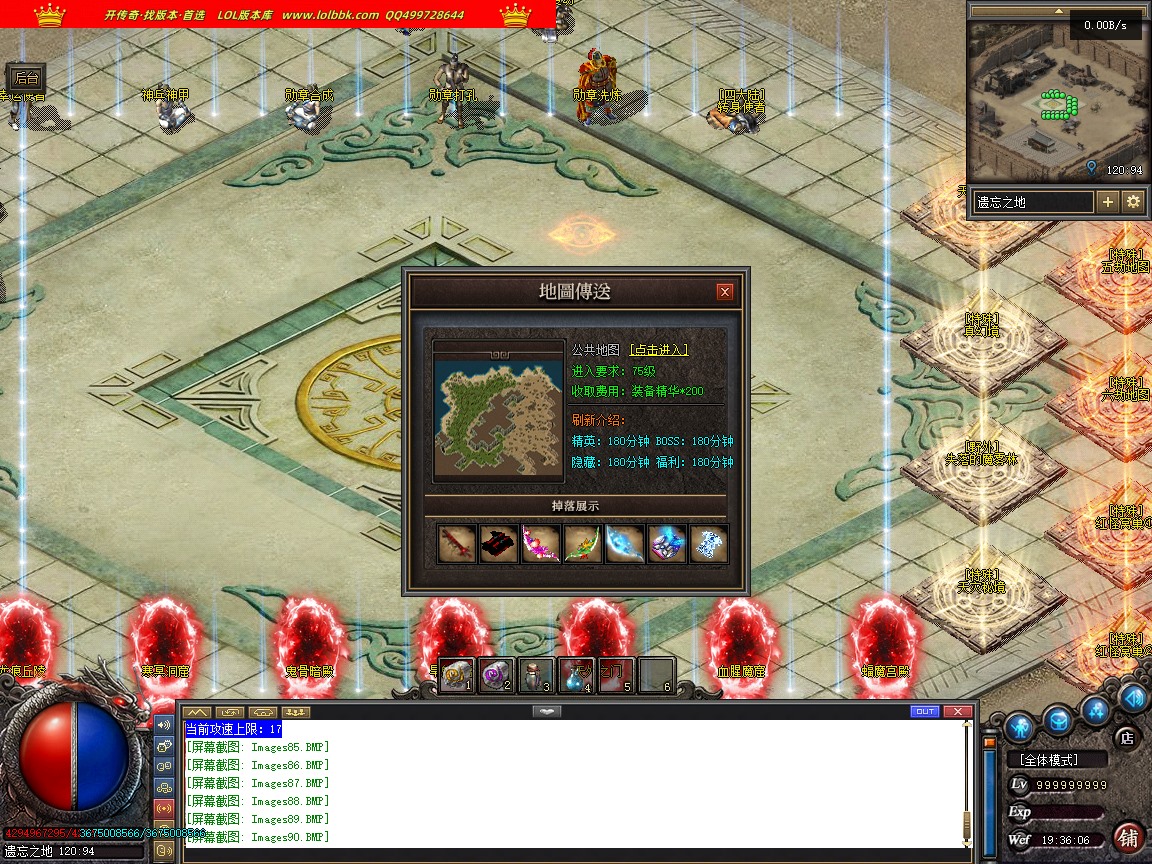
Task: Open the character panel round icon
Action: click(x=1019, y=724)
